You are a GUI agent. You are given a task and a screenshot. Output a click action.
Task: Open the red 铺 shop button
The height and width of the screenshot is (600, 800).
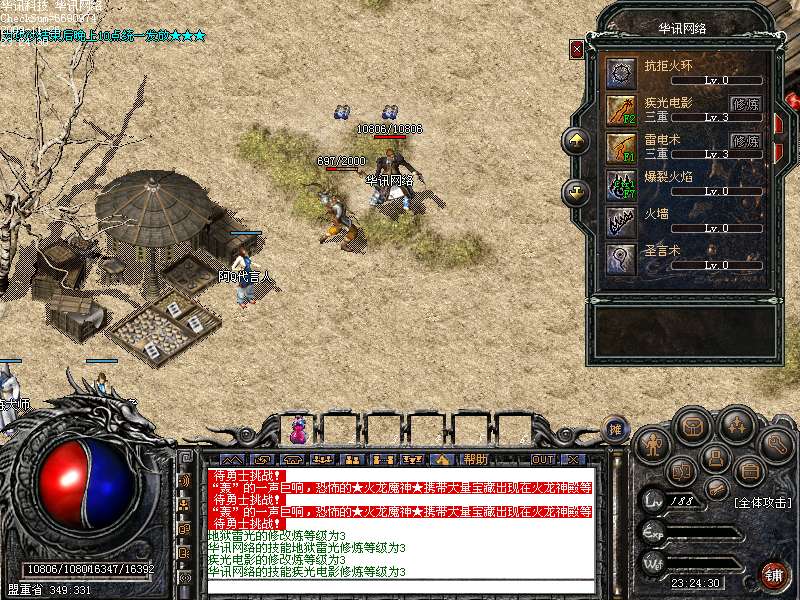point(775,575)
